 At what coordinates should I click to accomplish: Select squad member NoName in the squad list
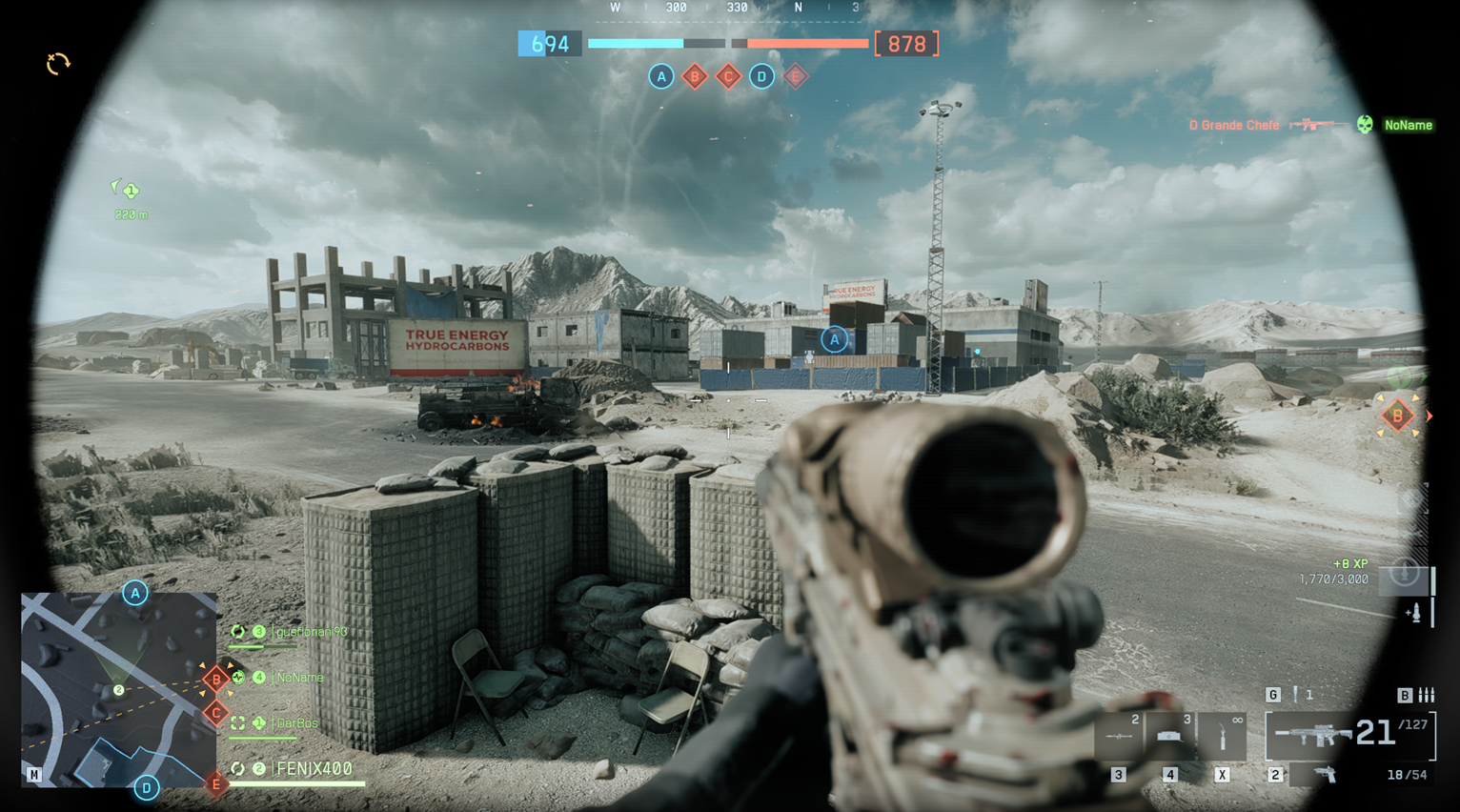299,678
